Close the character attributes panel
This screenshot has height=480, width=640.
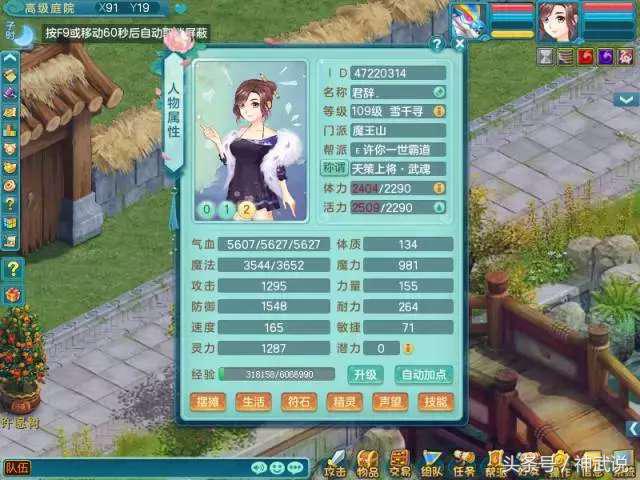(459, 44)
